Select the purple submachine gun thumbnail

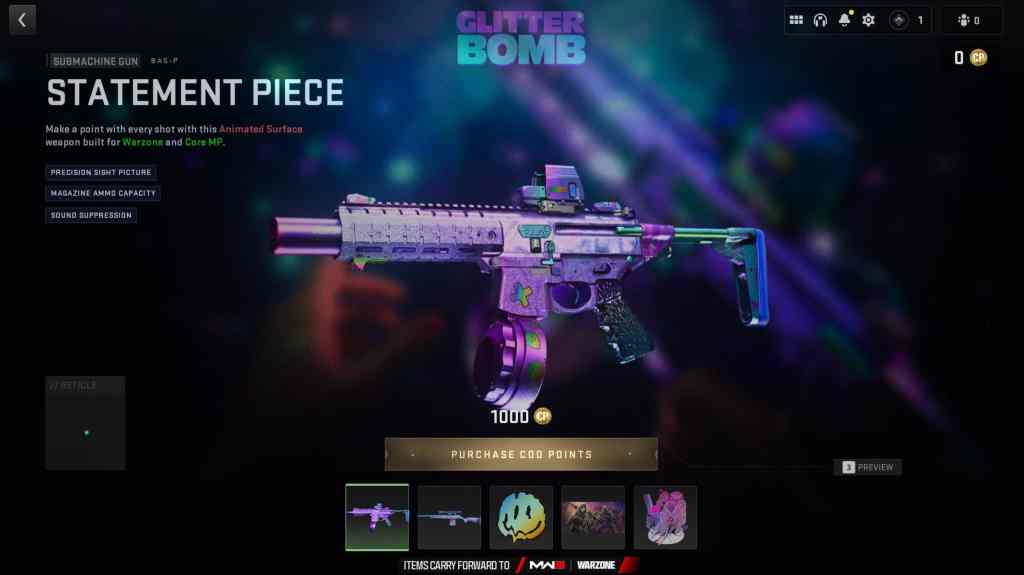pos(377,517)
